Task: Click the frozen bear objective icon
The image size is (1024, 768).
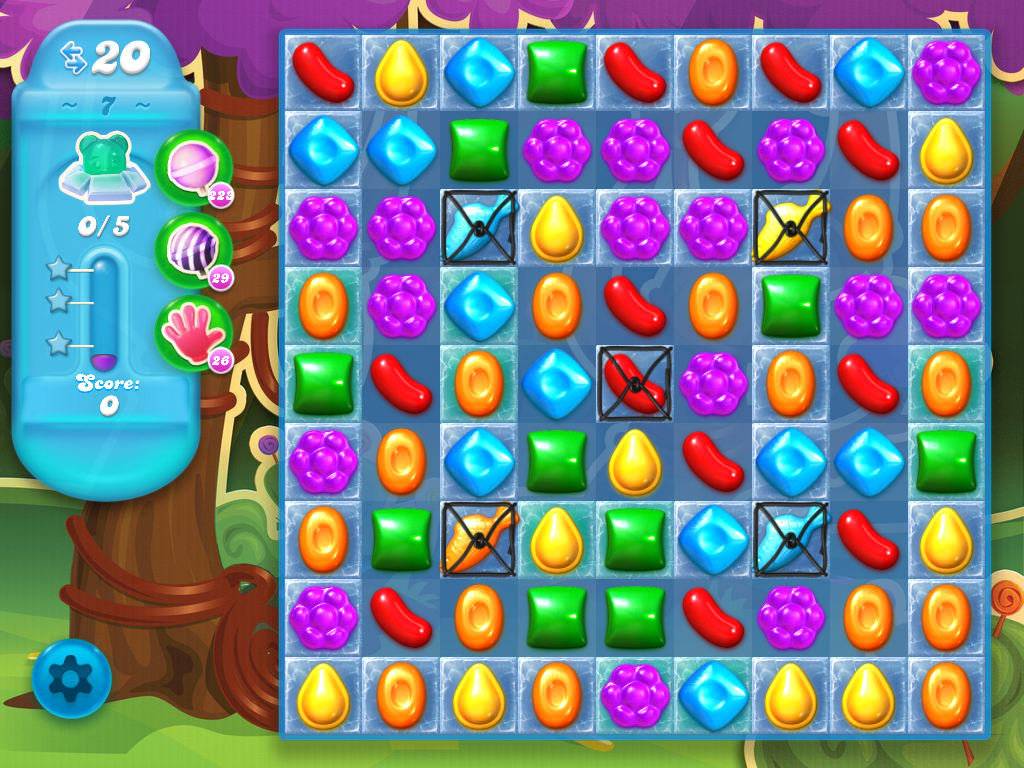Action: [104, 167]
